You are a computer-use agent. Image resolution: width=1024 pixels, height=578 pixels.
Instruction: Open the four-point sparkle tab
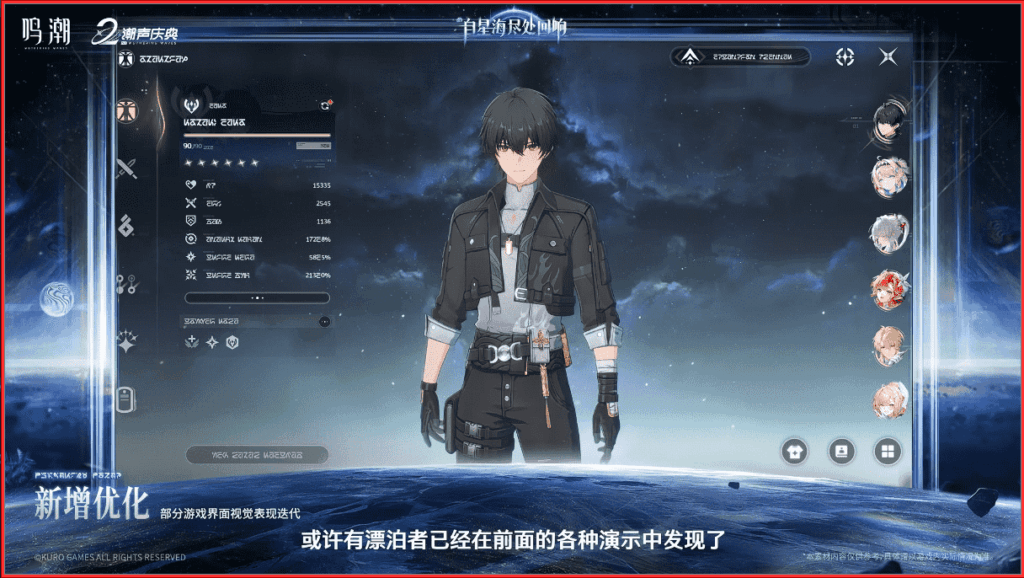(126, 341)
